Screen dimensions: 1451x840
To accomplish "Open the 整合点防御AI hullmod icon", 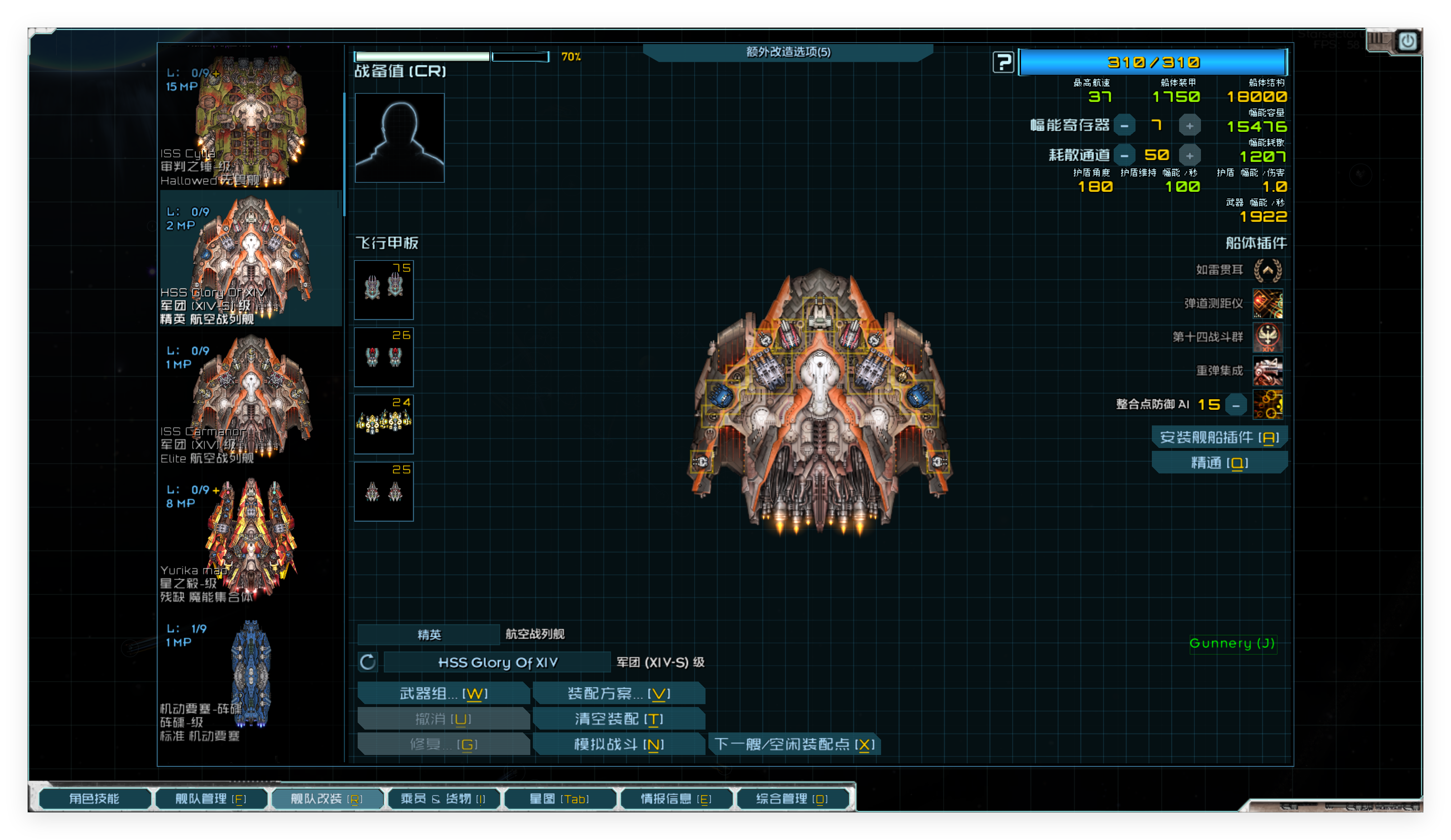I will (x=1269, y=405).
